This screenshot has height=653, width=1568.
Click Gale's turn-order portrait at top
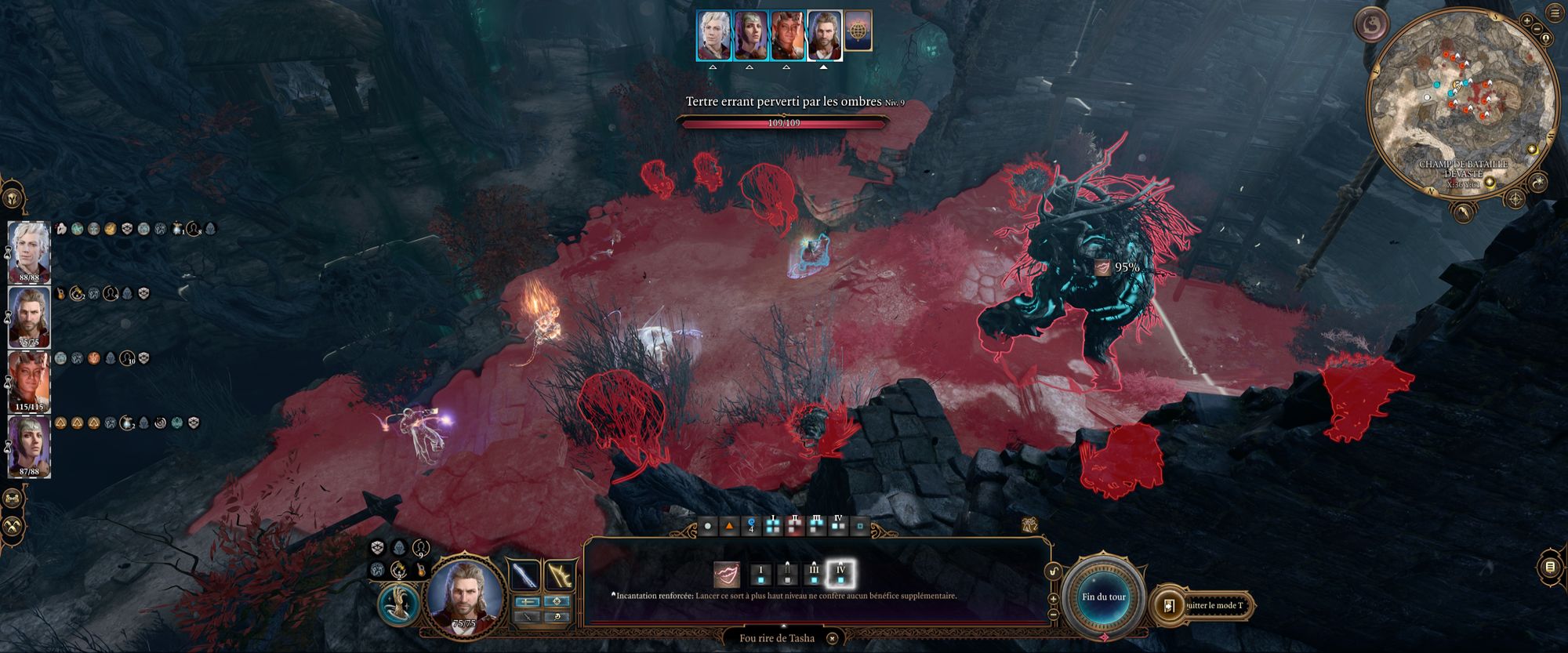[x=824, y=35]
